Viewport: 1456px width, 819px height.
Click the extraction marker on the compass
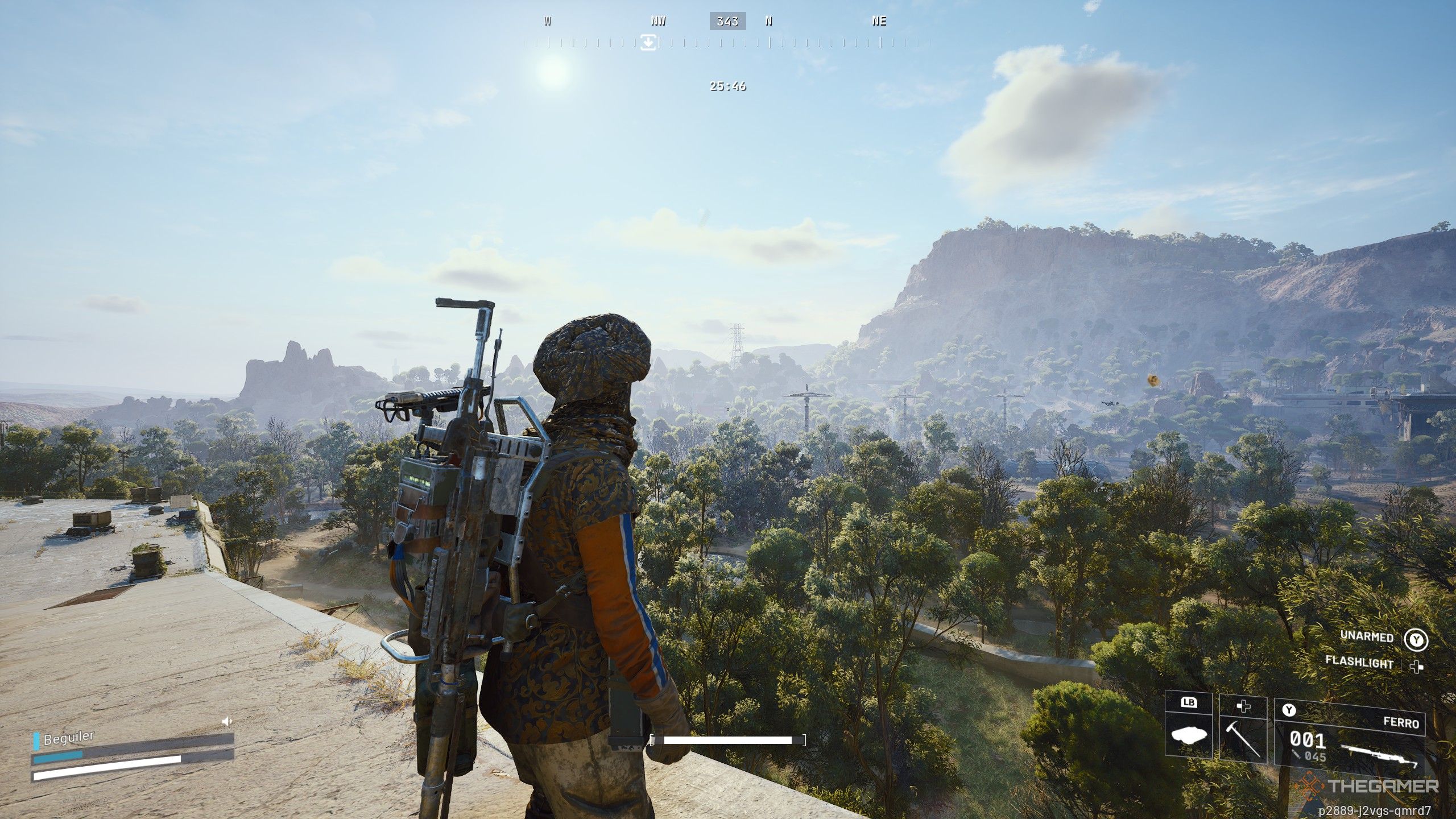tap(648, 42)
